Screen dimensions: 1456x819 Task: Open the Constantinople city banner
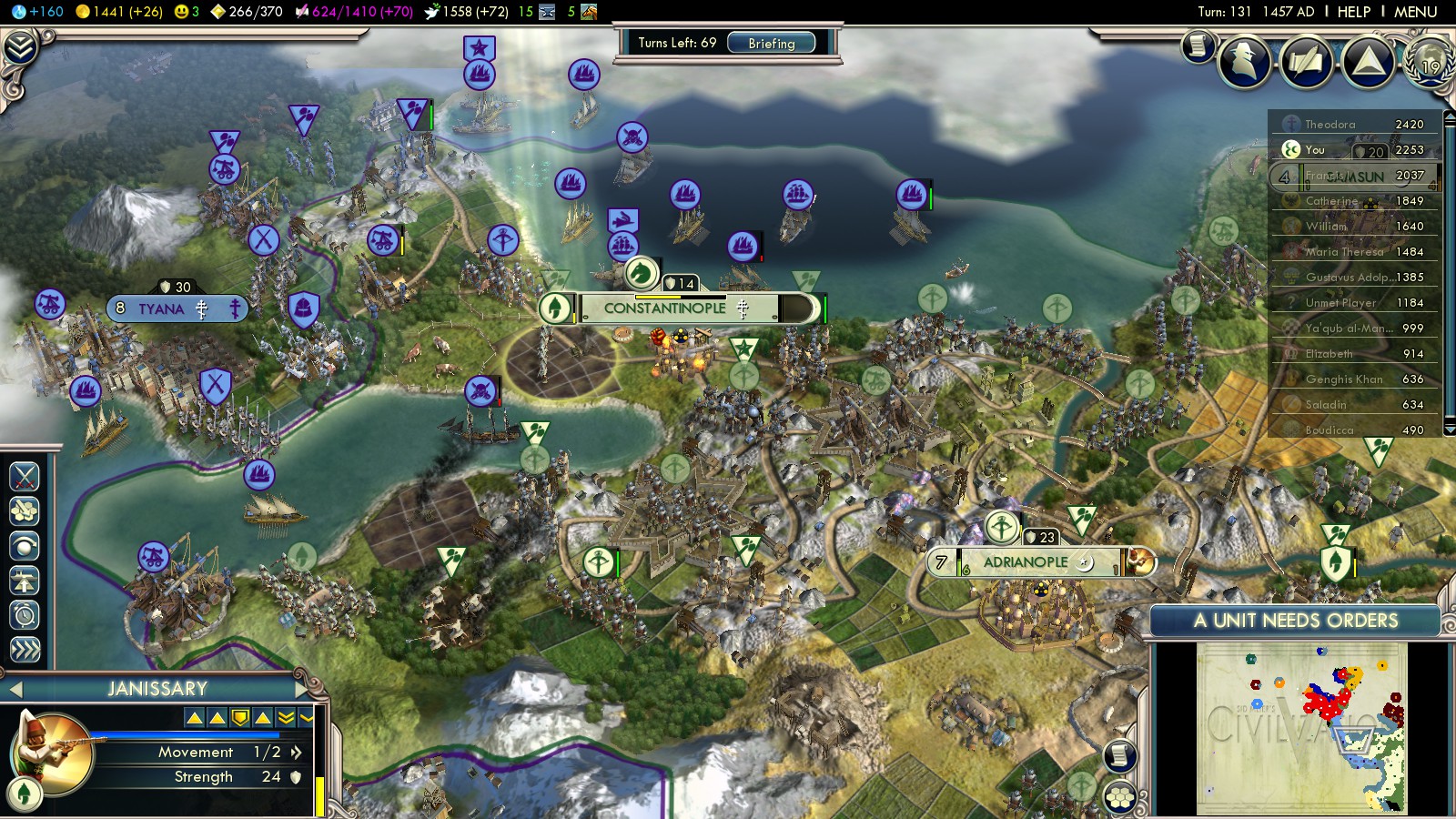[664, 308]
